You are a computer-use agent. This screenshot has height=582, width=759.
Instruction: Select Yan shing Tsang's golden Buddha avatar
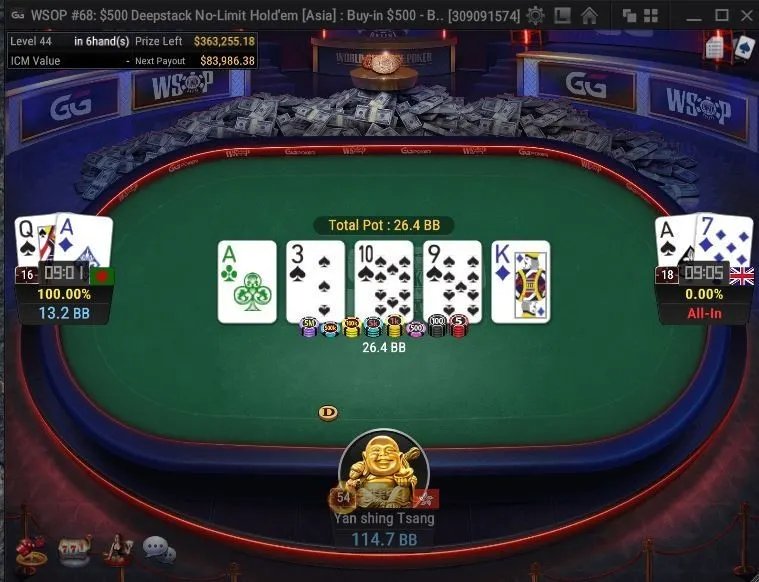tap(384, 472)
